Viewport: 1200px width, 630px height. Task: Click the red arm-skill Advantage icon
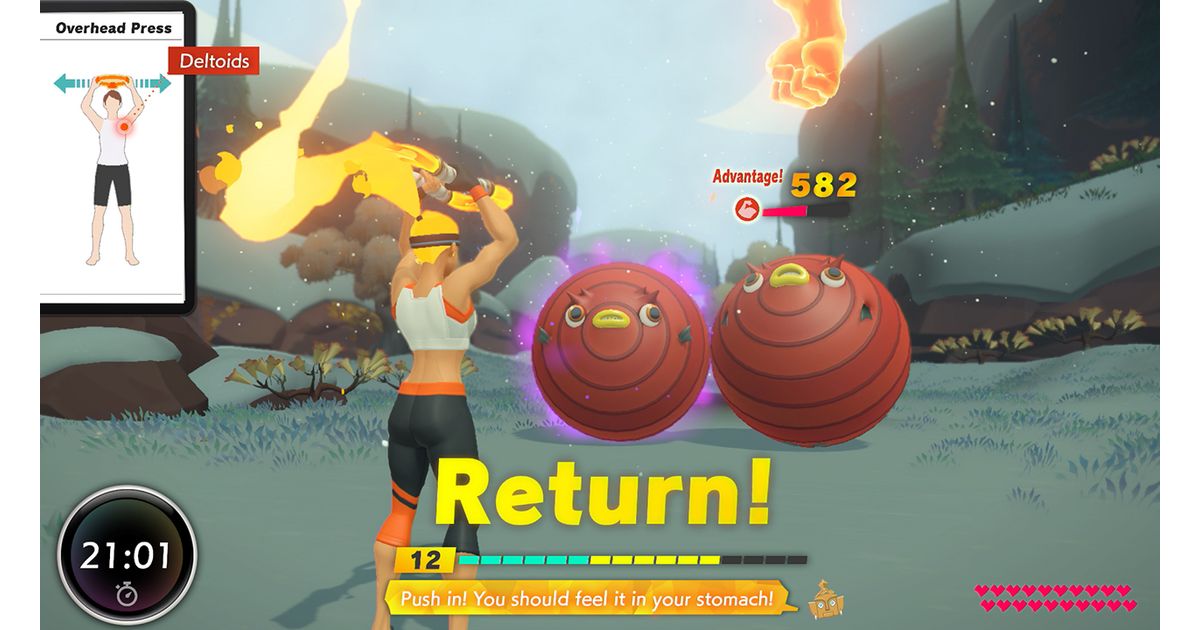click(746, 209)
